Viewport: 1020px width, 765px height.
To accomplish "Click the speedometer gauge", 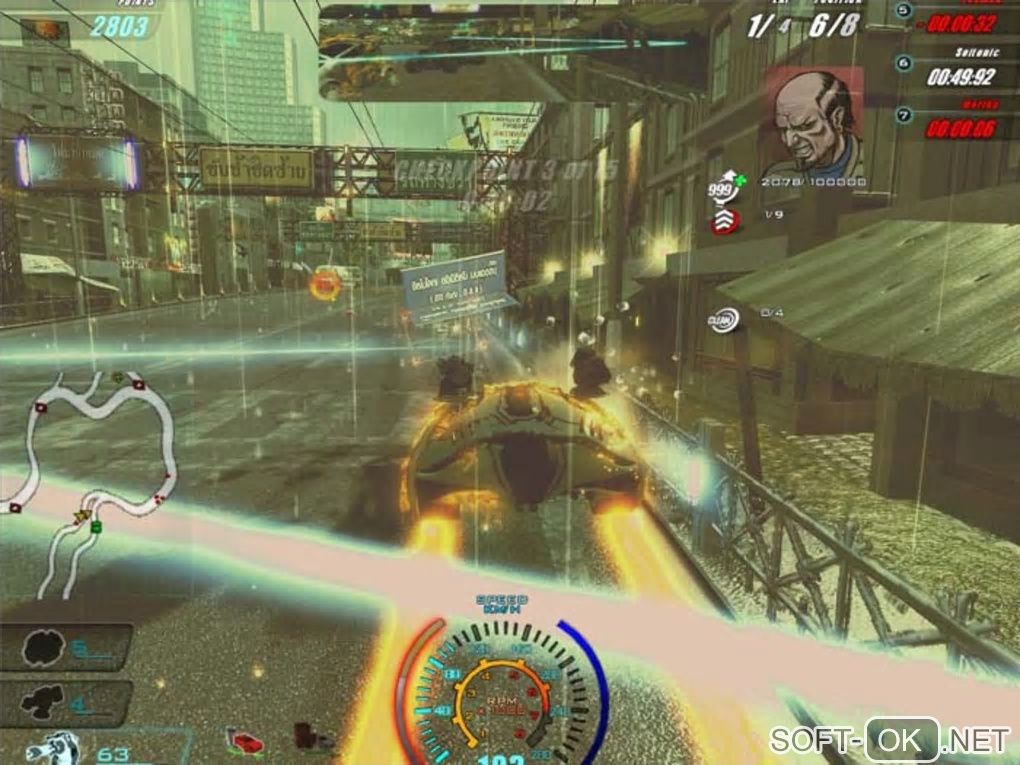I will [504, 692].
